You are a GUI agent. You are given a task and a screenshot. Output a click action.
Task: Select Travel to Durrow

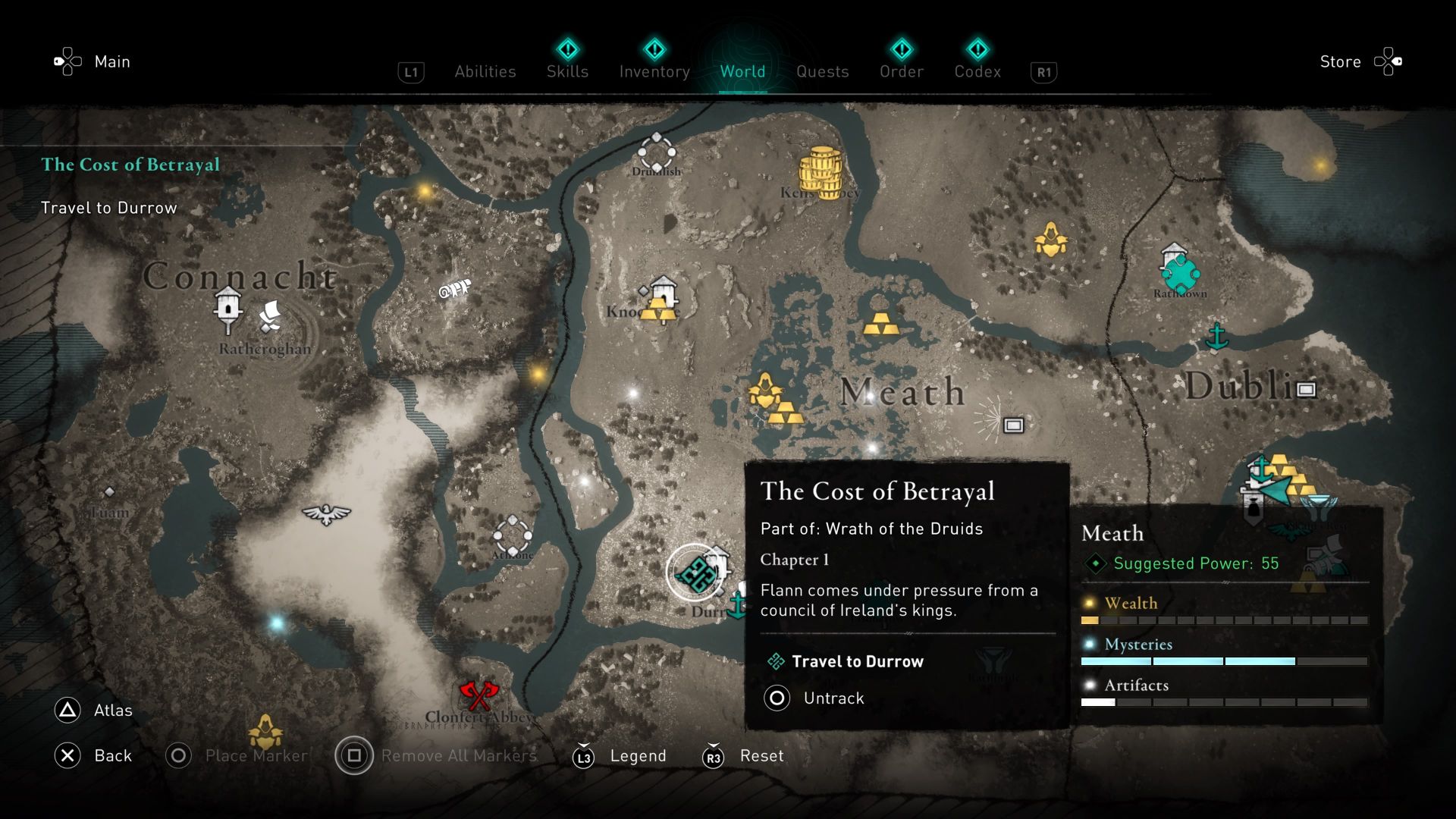pos(856,661)
